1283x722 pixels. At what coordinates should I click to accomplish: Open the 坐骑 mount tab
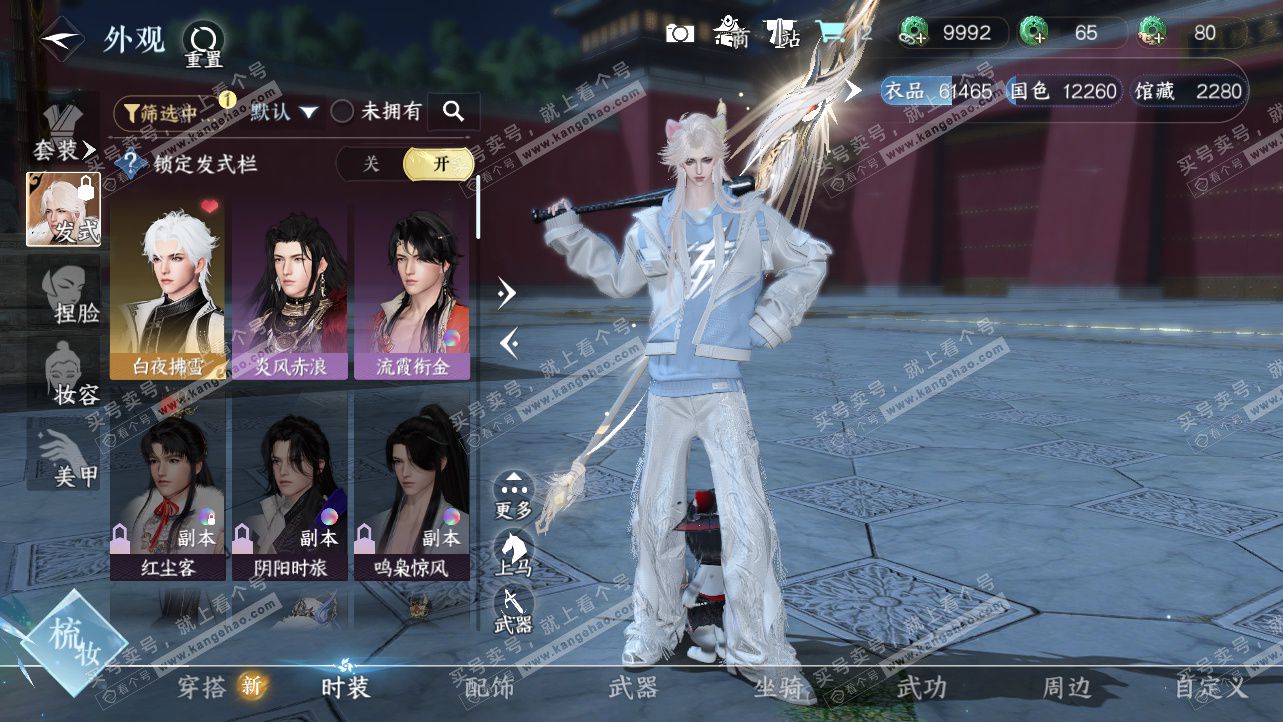click(x=779, y=688)
